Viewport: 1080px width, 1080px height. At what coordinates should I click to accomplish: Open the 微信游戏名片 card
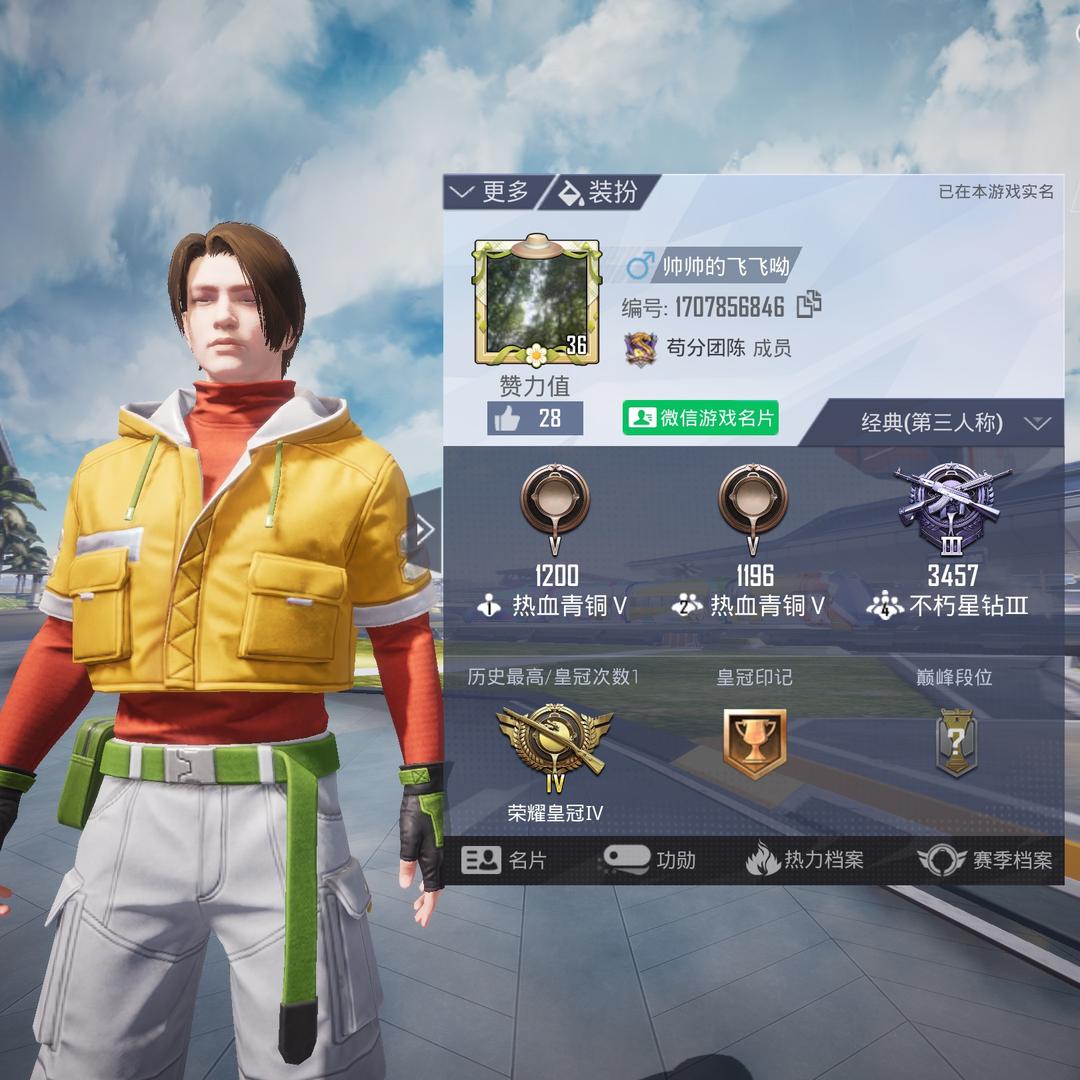700,418
